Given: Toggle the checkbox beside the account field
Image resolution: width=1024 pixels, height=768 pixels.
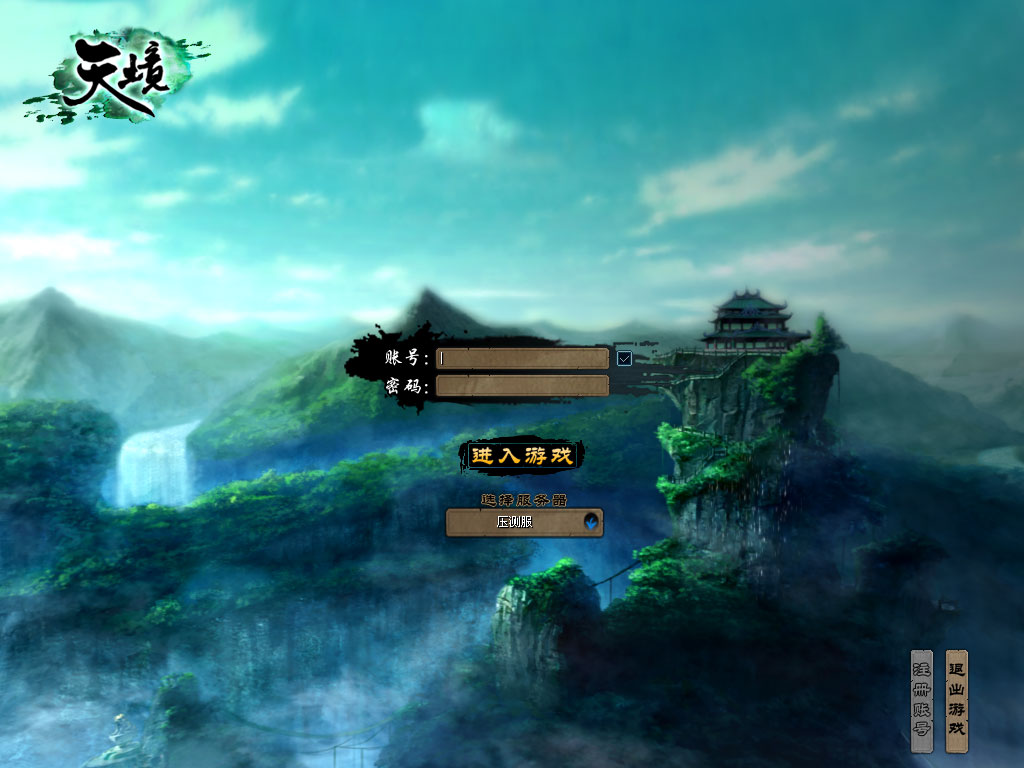Looking at the screenshot, I should pyautogui.click(x=625, y=358).
